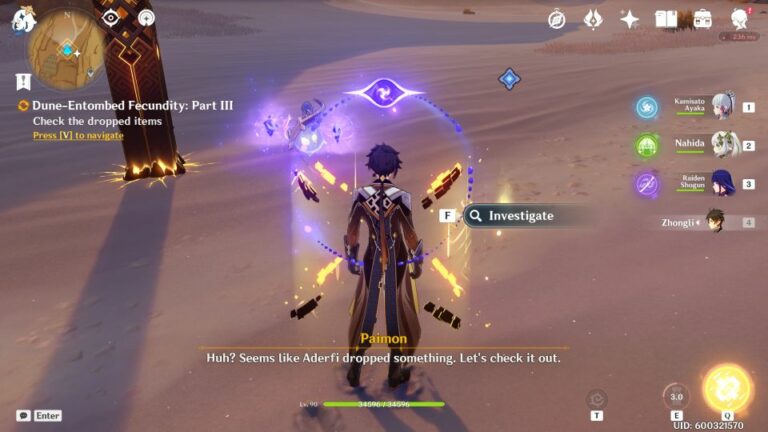768x432 pixels.
Task: Activate Zhongli's glowing Elemental Burst
Action: pyautogui.click(x=727, y=390)
